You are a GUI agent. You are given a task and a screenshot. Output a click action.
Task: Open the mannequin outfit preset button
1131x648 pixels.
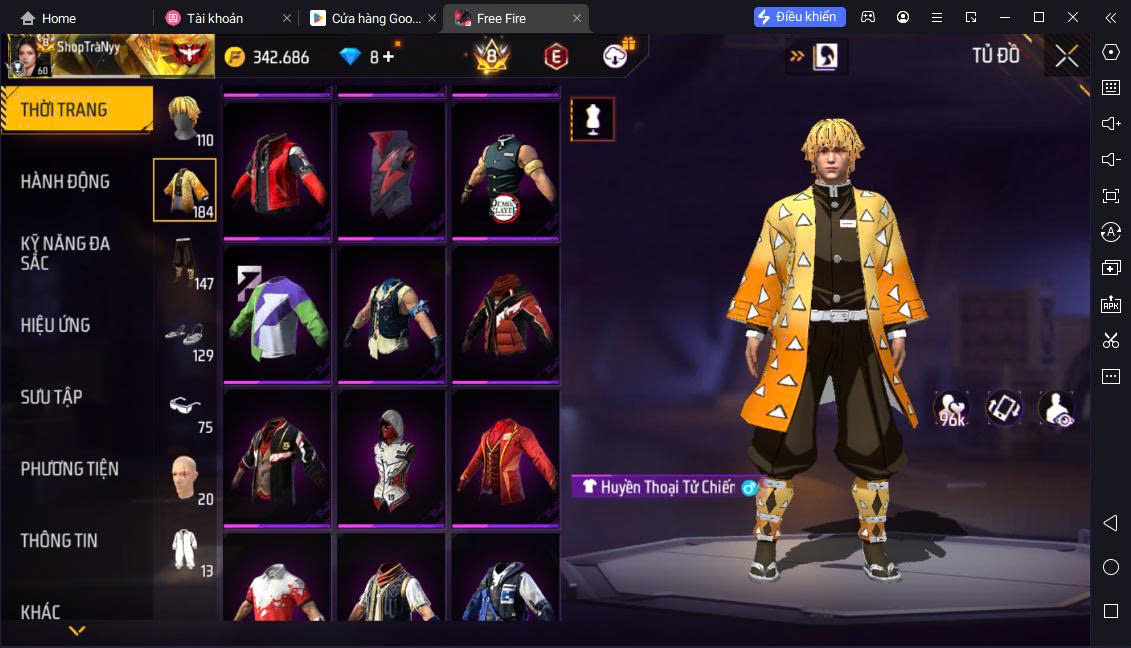tap(593, 119)
